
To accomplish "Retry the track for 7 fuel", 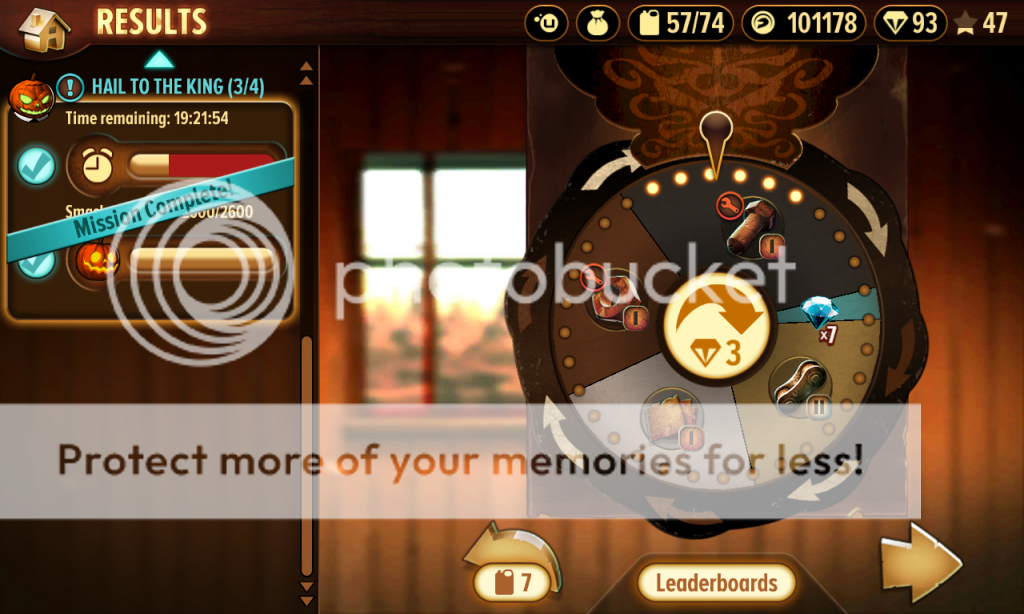I will coord(514,570).
